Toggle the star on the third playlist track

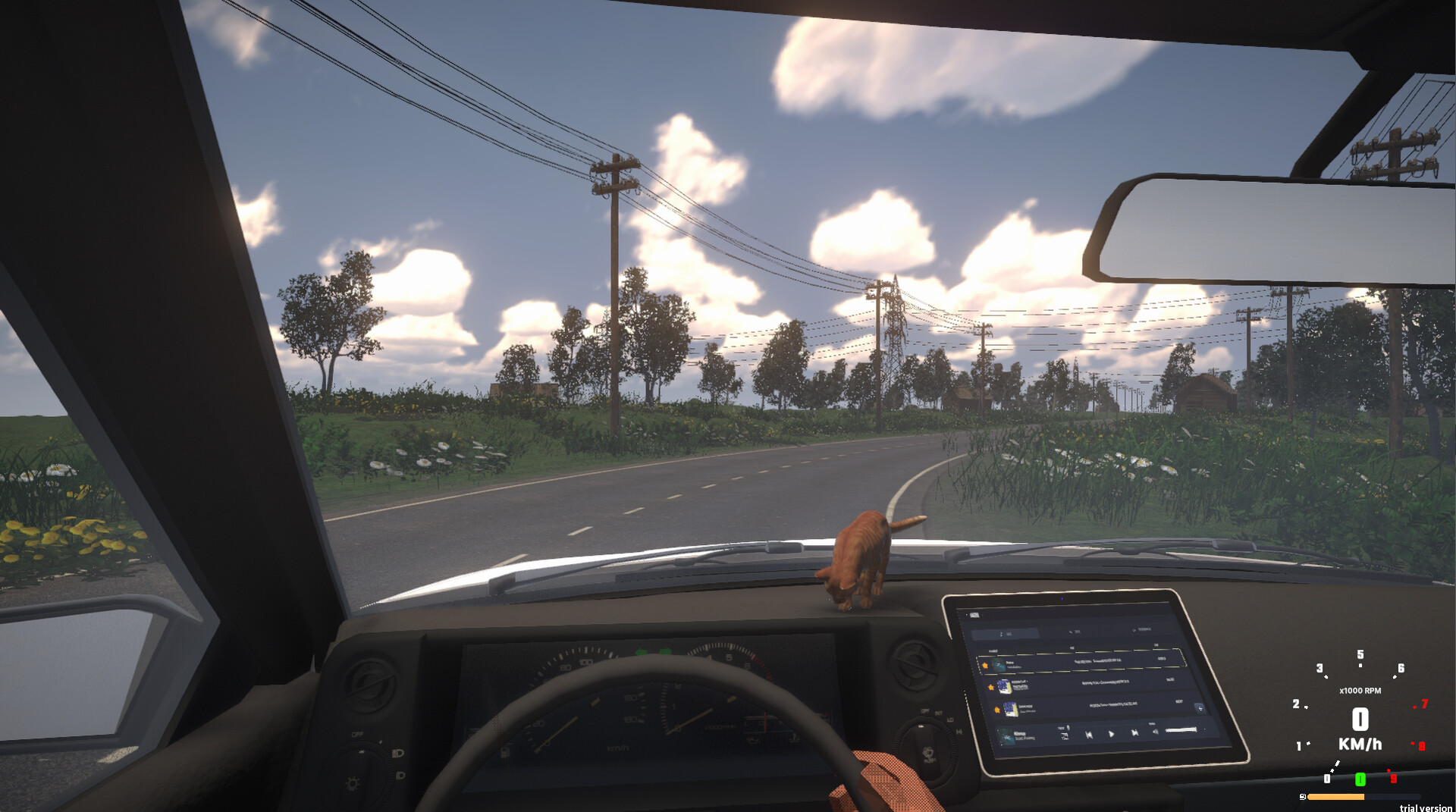click(x=997, y=709)
